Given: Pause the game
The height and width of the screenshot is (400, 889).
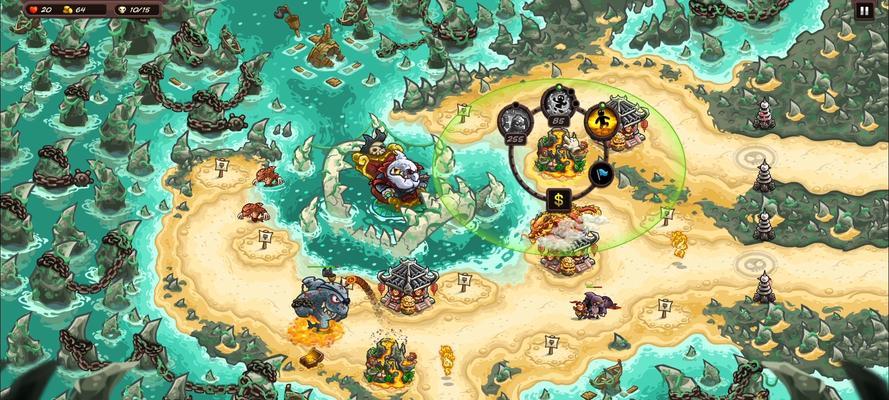Looking at the screenshot, I should [864, 11].
